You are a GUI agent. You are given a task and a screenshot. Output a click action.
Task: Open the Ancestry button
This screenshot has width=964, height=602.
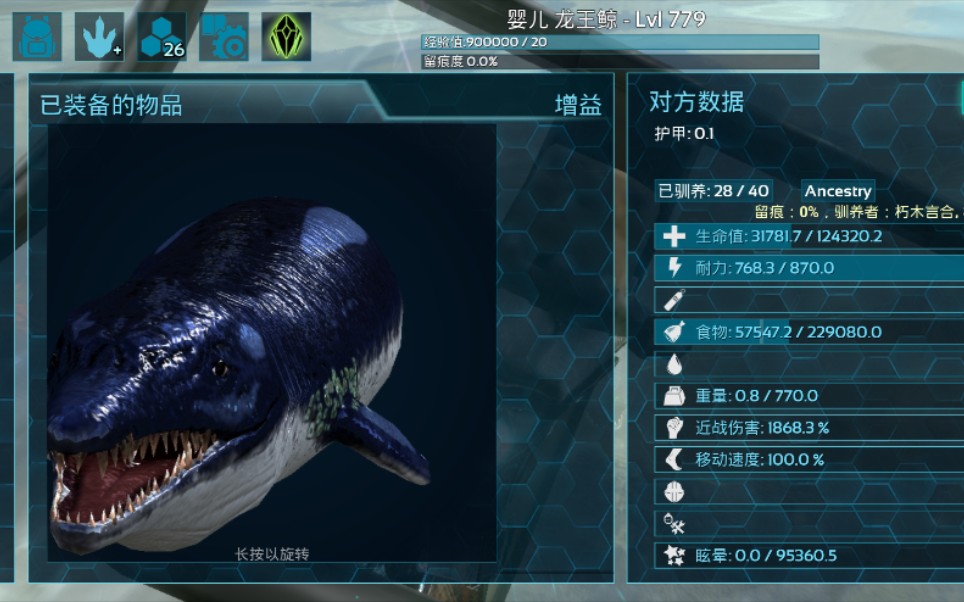pyautogui.click(x=838, y=191)
